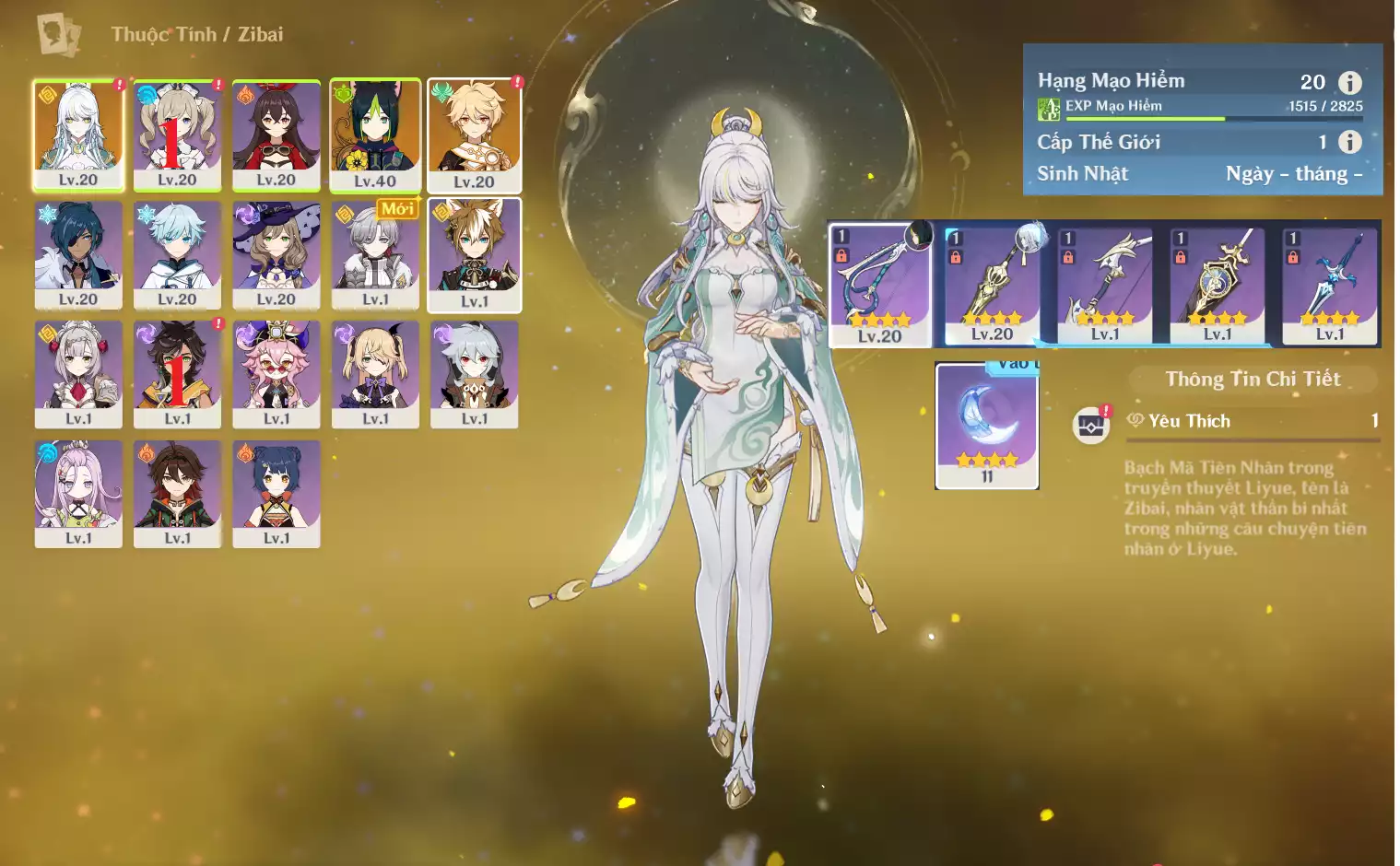
Task: Choose Noelle the maid portrait
Action: point(78,373)
